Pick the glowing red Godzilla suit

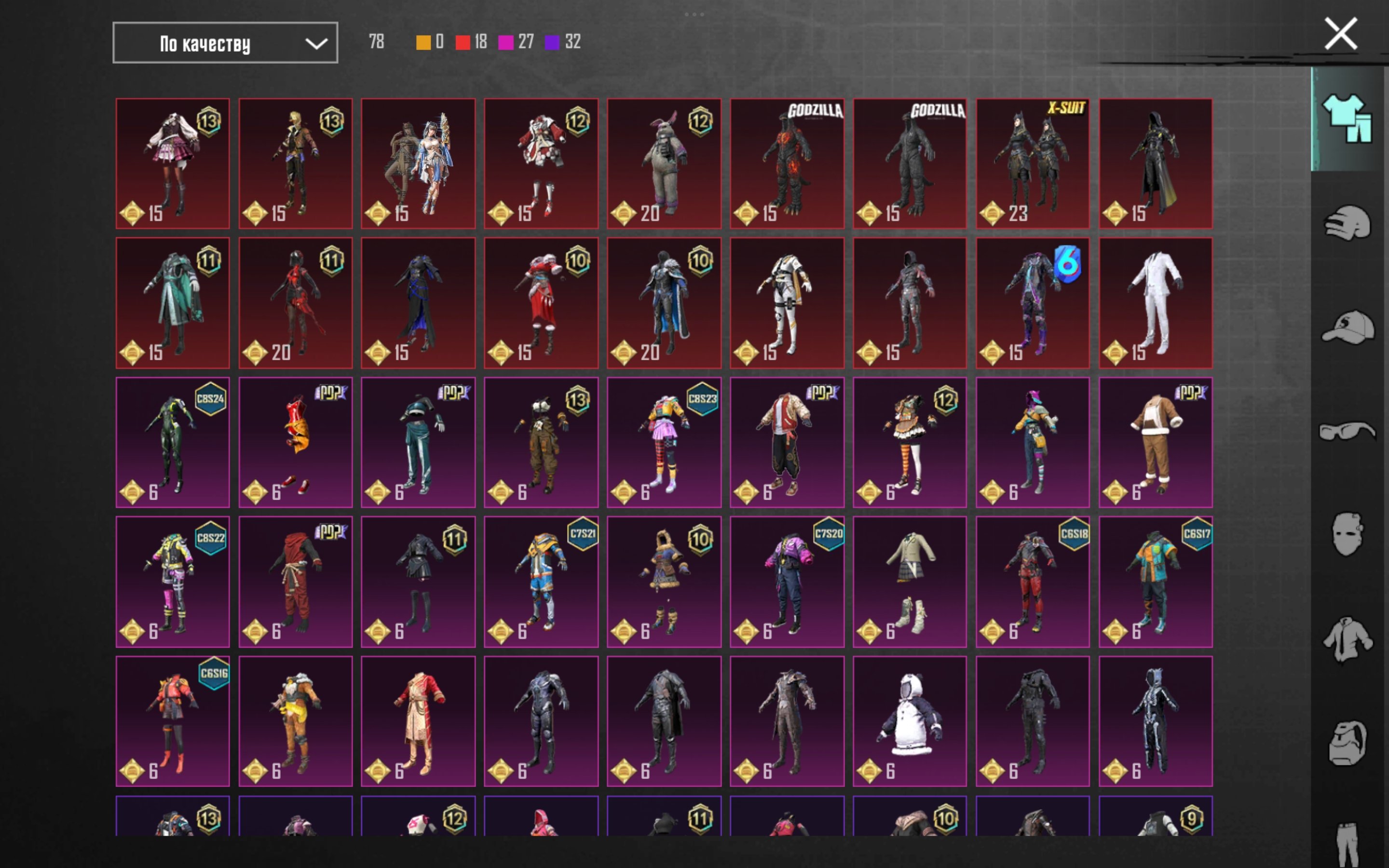pos(787,163)
